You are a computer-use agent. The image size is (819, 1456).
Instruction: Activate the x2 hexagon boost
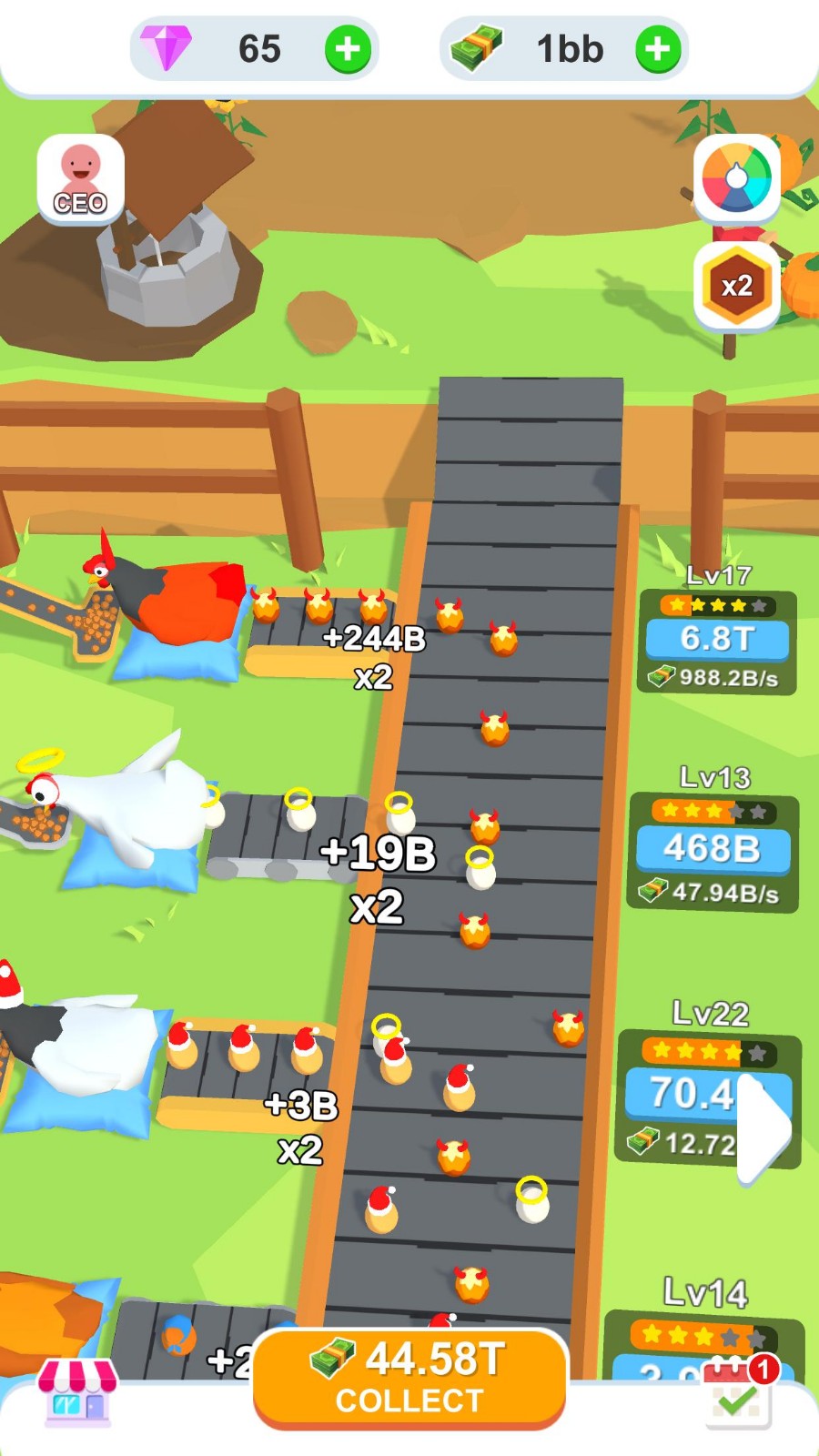[736, 287]
